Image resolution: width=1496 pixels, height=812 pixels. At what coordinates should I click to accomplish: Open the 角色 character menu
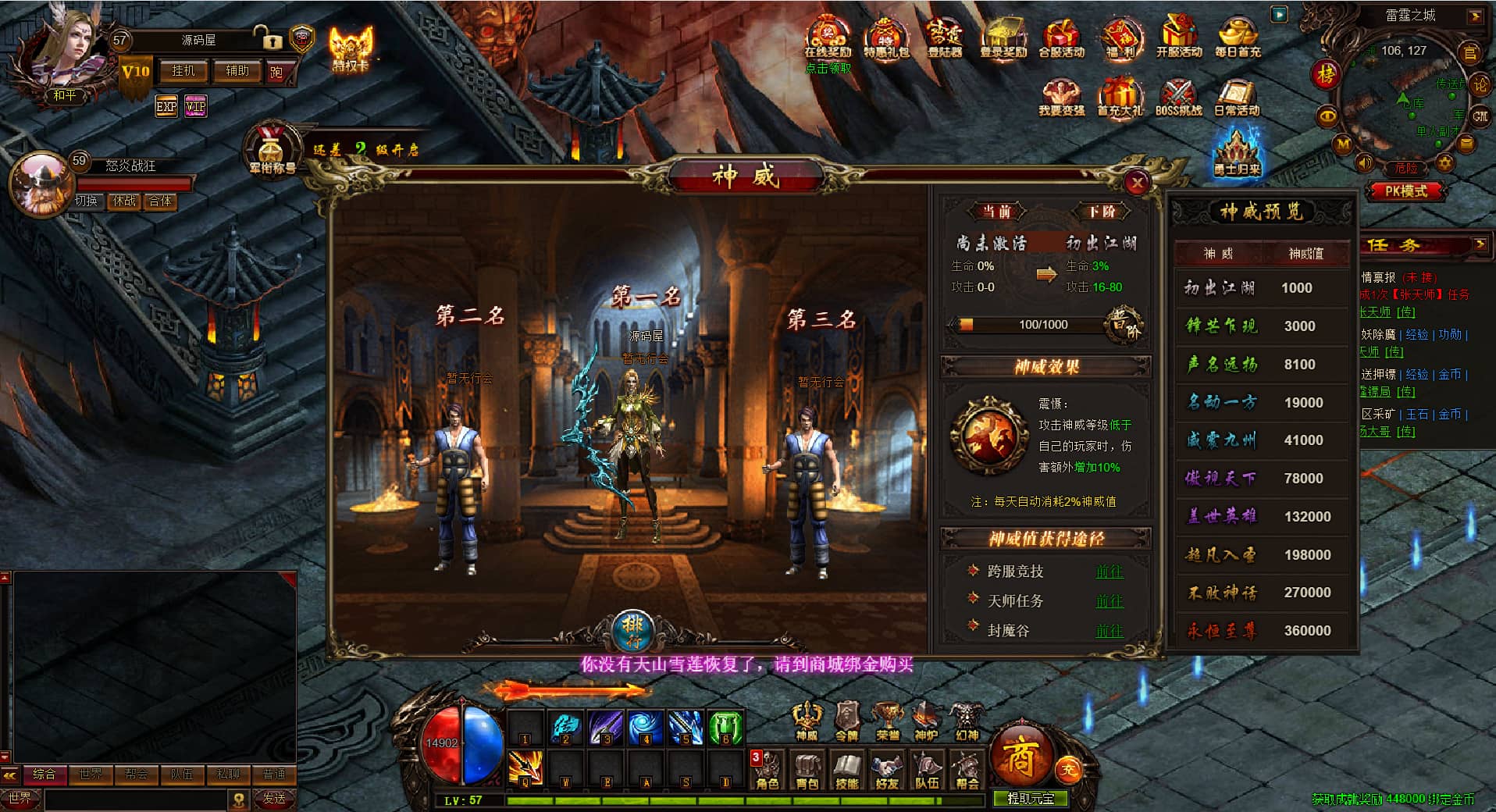(768, 771)
